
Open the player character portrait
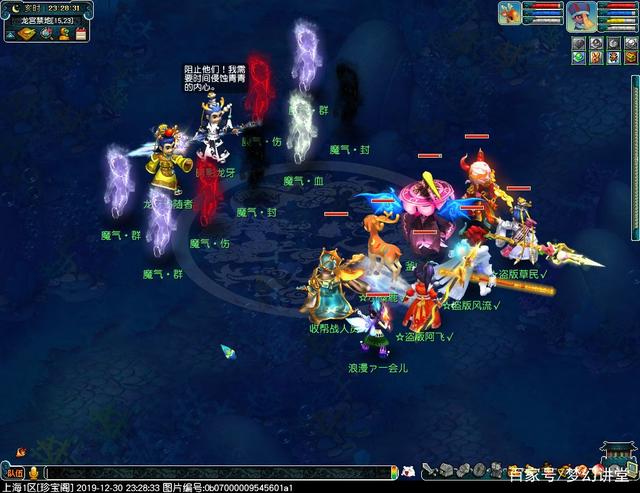(580, 15)
